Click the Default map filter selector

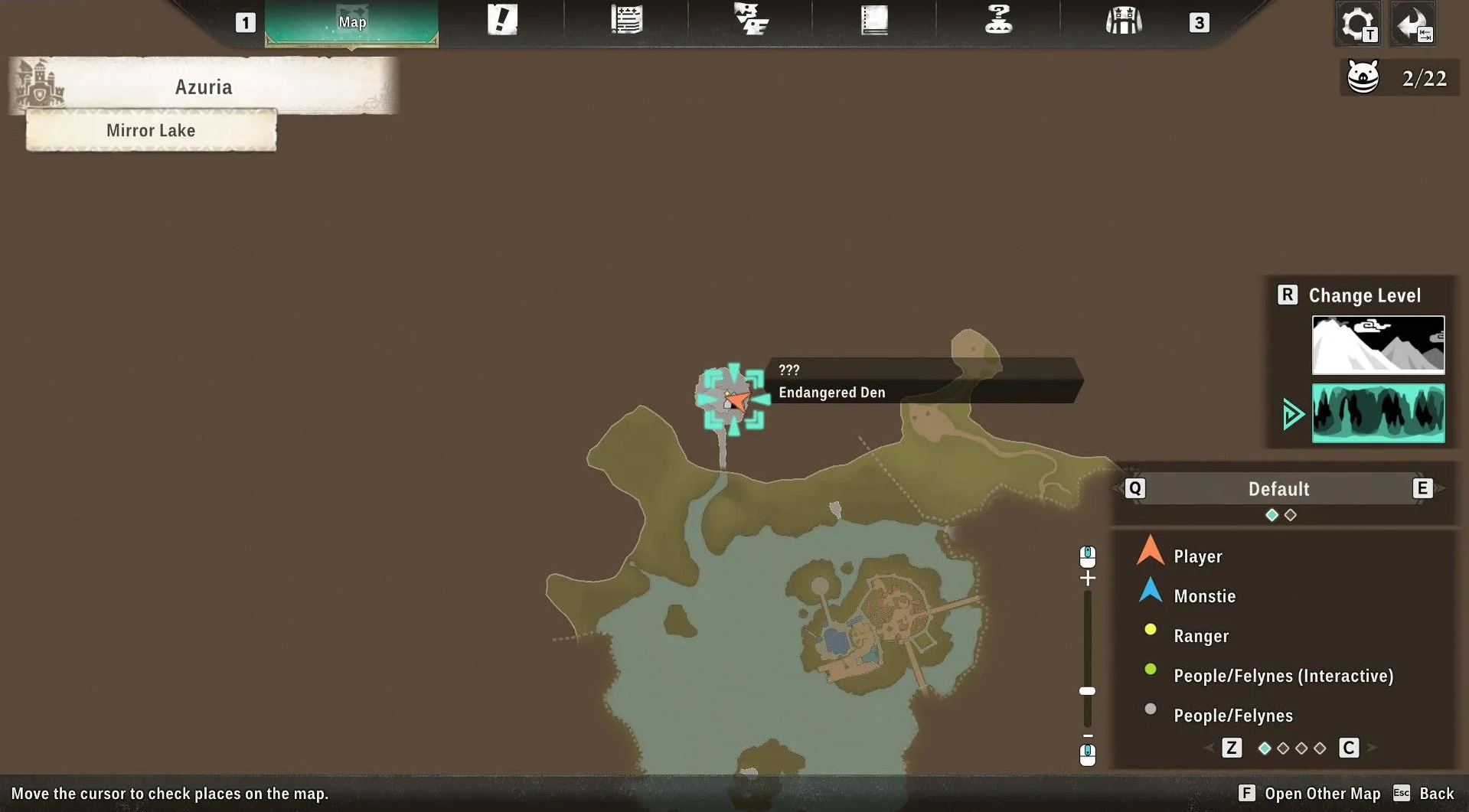pos(1278,489)
